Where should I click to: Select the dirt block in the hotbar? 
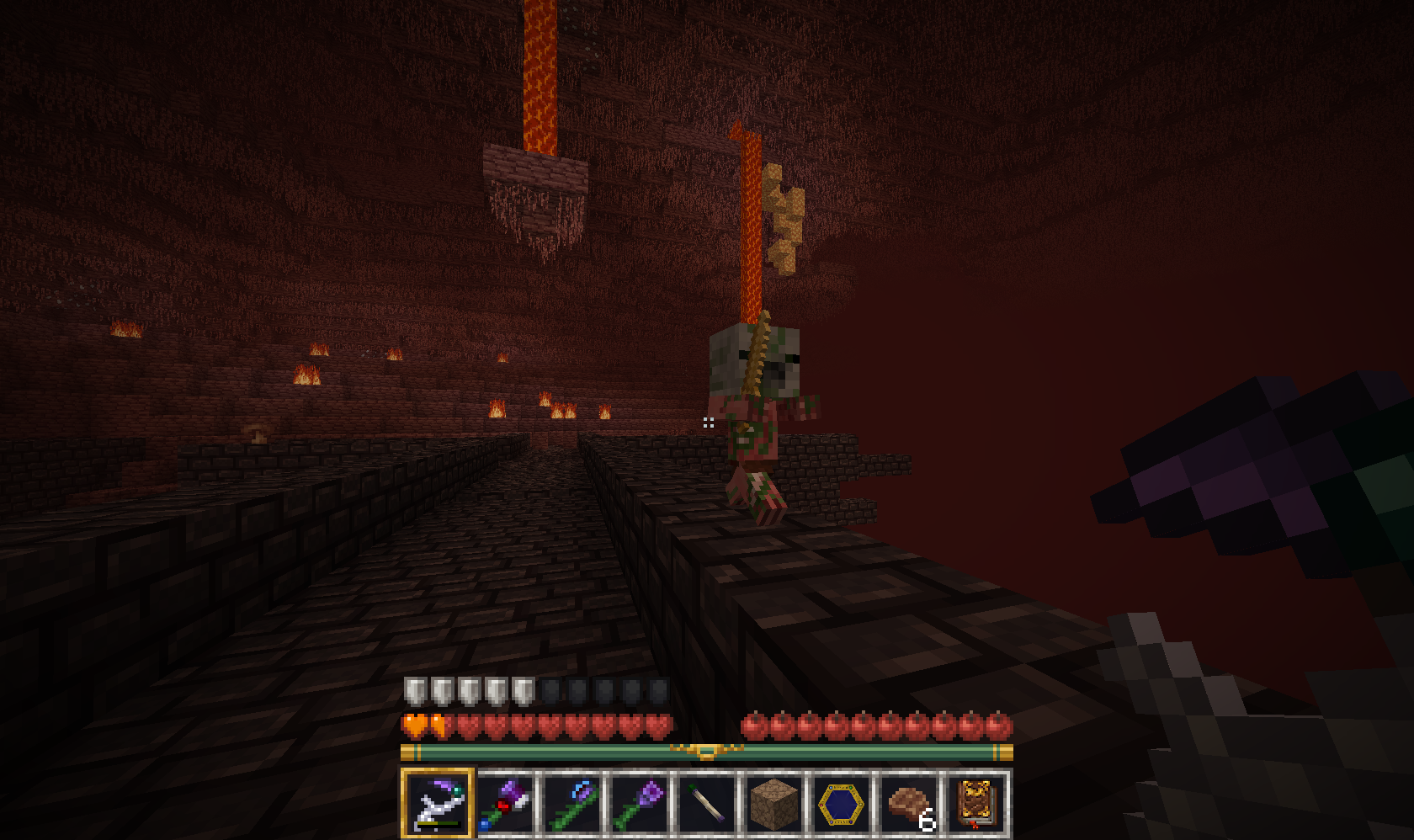[x=774, y=802]
